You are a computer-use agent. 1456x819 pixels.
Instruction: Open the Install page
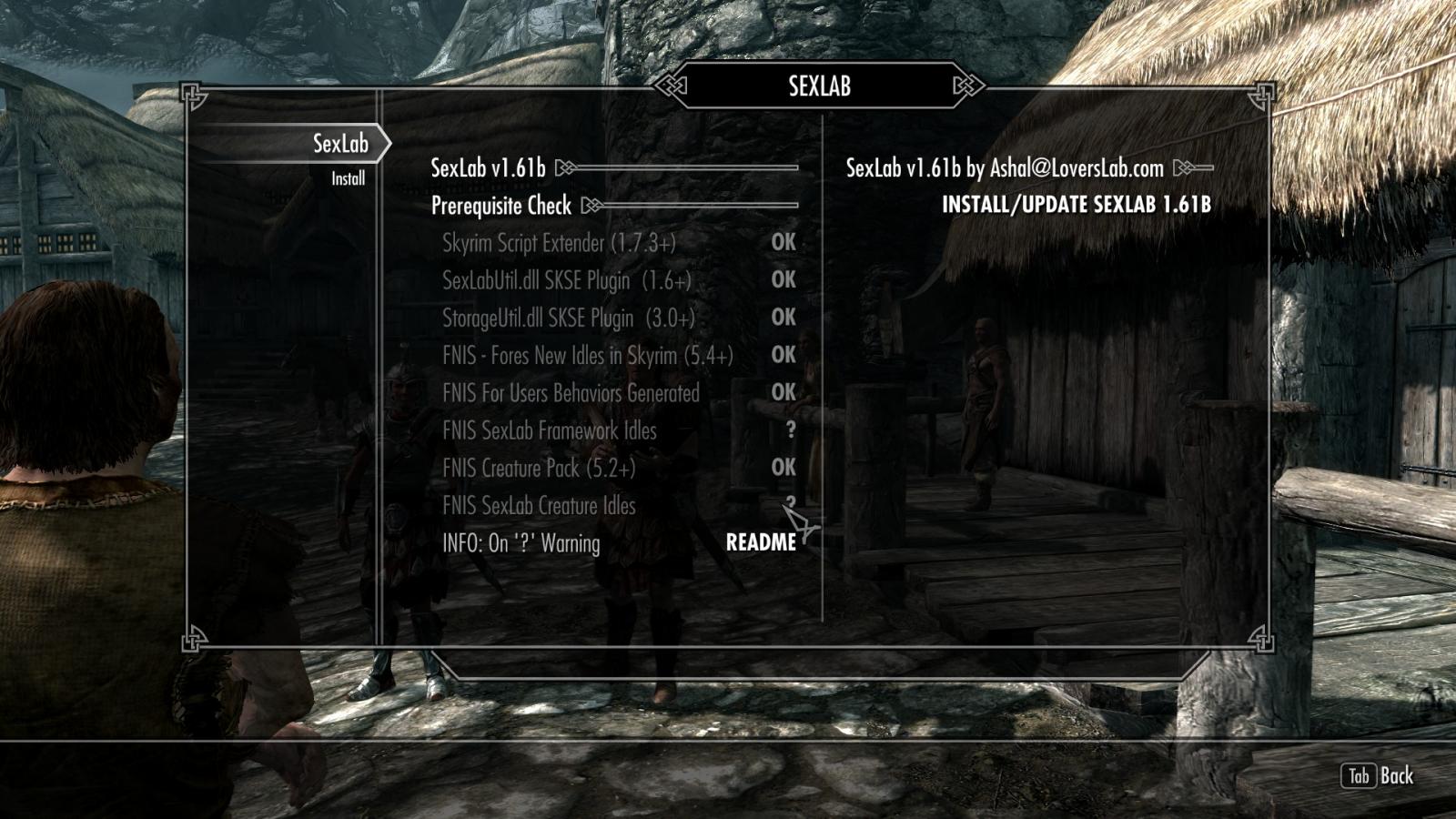pyautogui.click(x=348, y=179)
